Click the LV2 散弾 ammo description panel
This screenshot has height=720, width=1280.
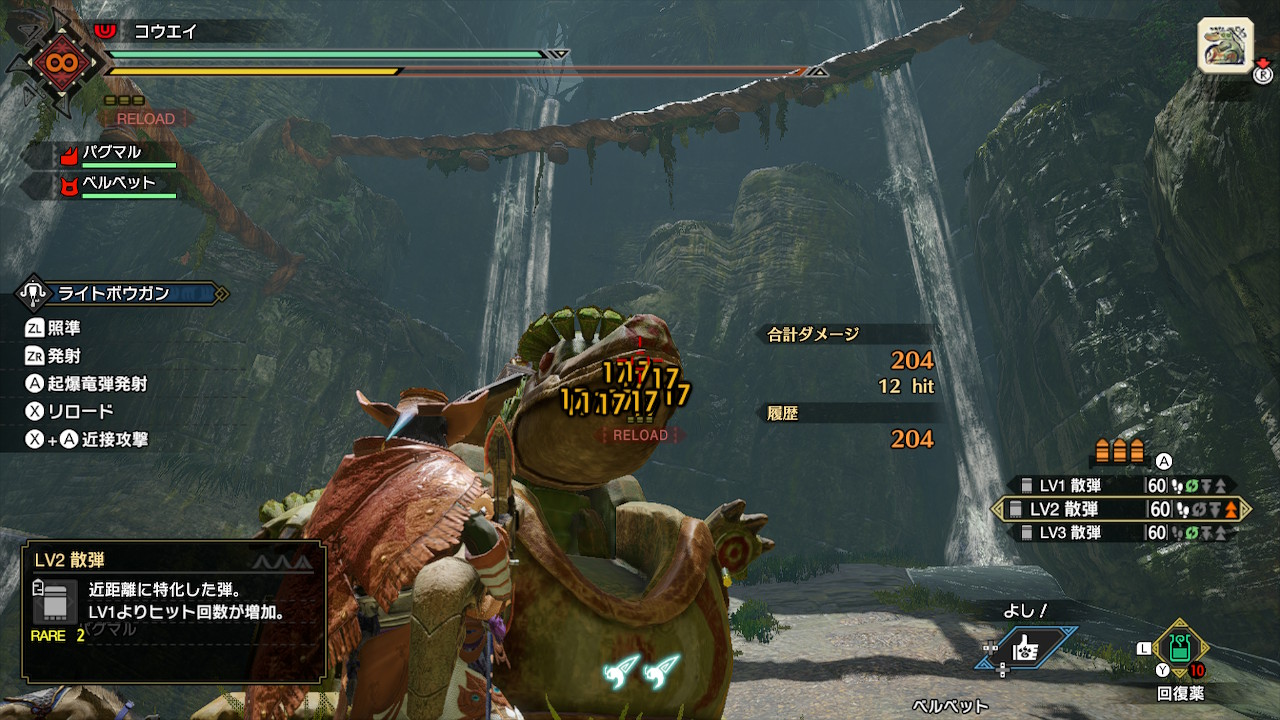pyautogui.click(x=174, y=611)
